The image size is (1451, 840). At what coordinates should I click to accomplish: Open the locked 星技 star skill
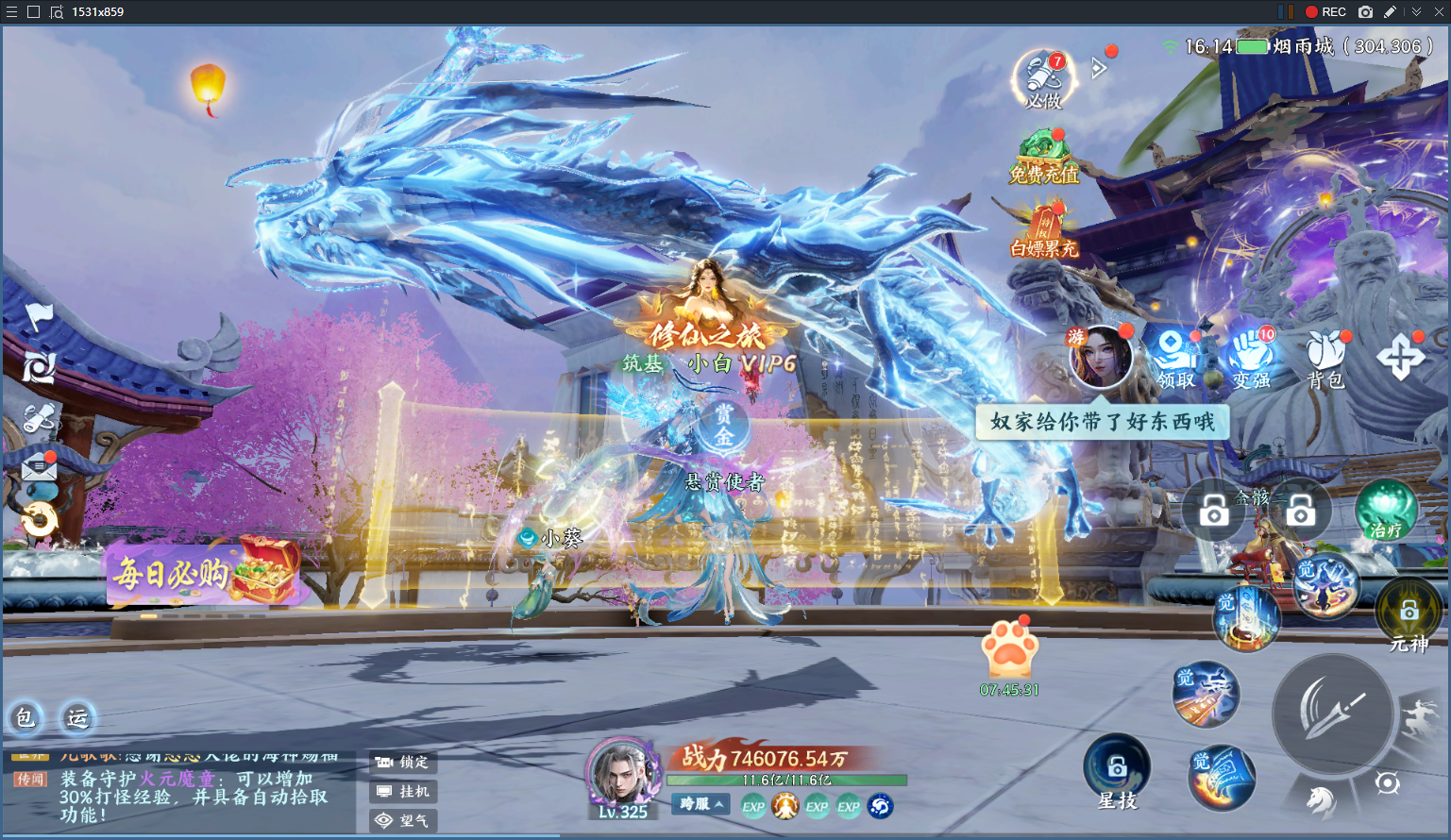(1117, 769)
